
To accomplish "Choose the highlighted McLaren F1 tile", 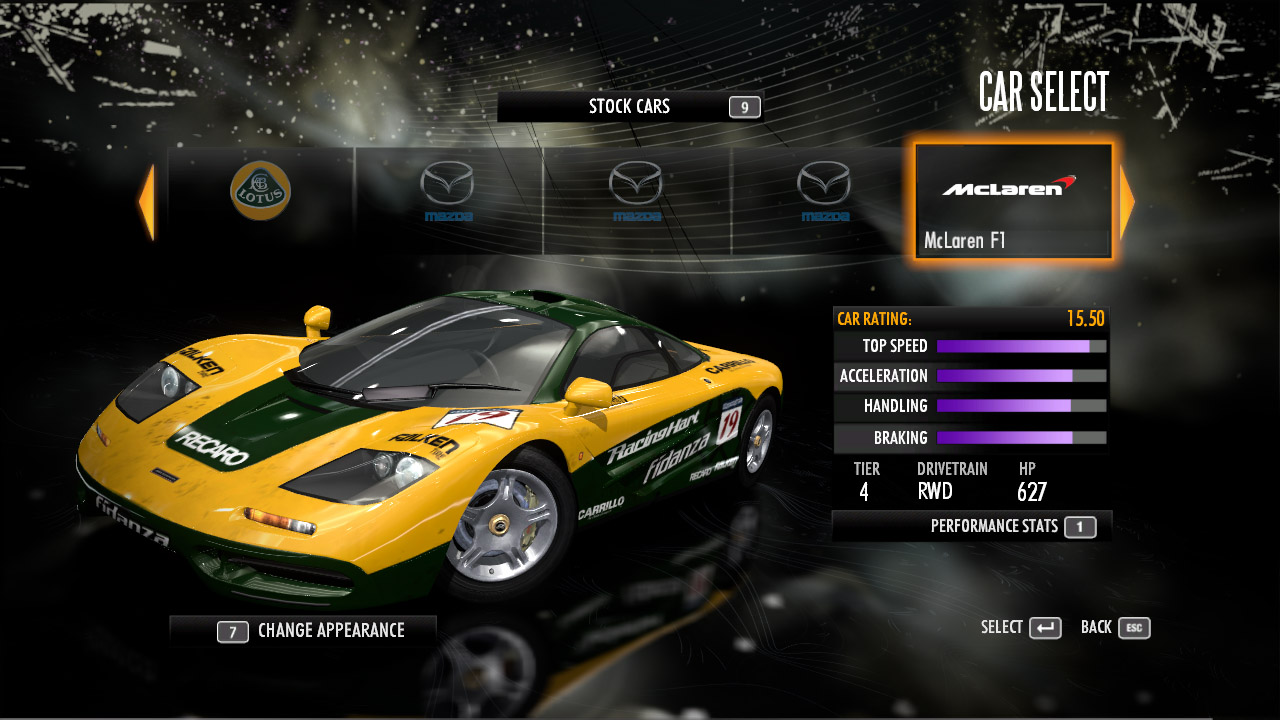I will [1013, 202].
